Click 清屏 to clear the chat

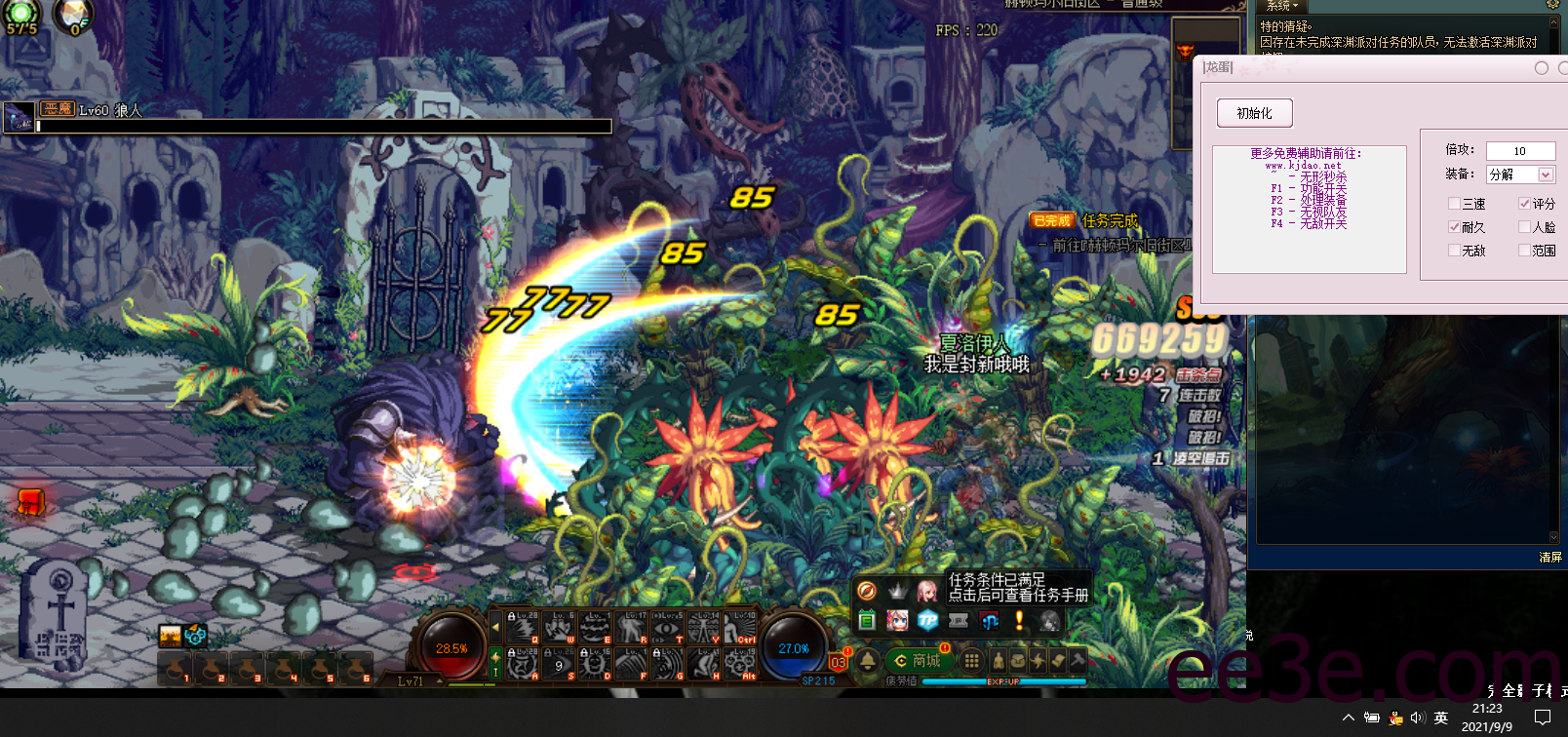click(1549, 558)
